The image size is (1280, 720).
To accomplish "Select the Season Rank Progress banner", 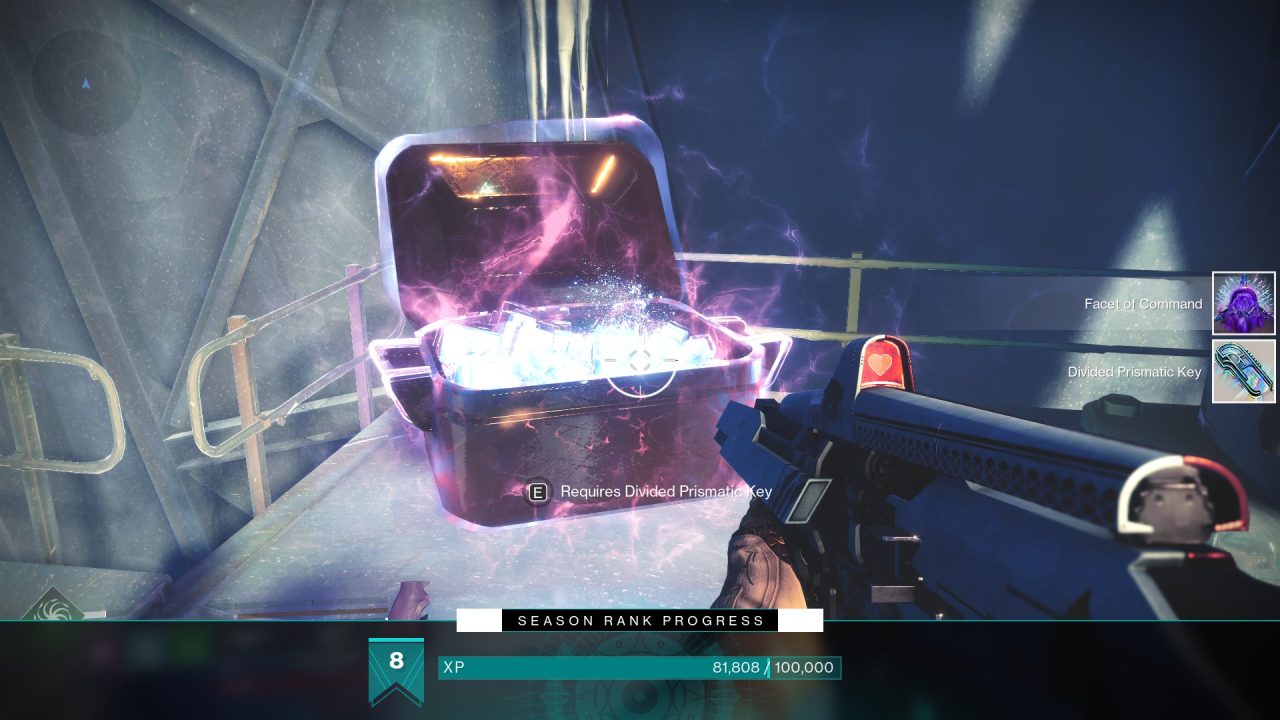I will click(640, 621).
